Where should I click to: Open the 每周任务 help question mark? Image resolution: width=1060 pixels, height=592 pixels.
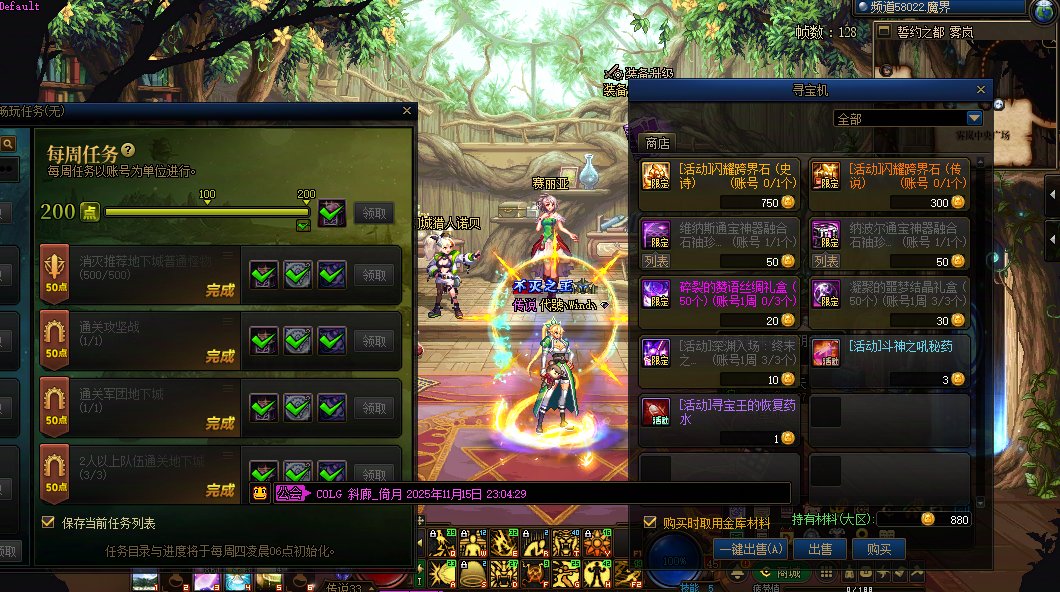pos(128,150)
